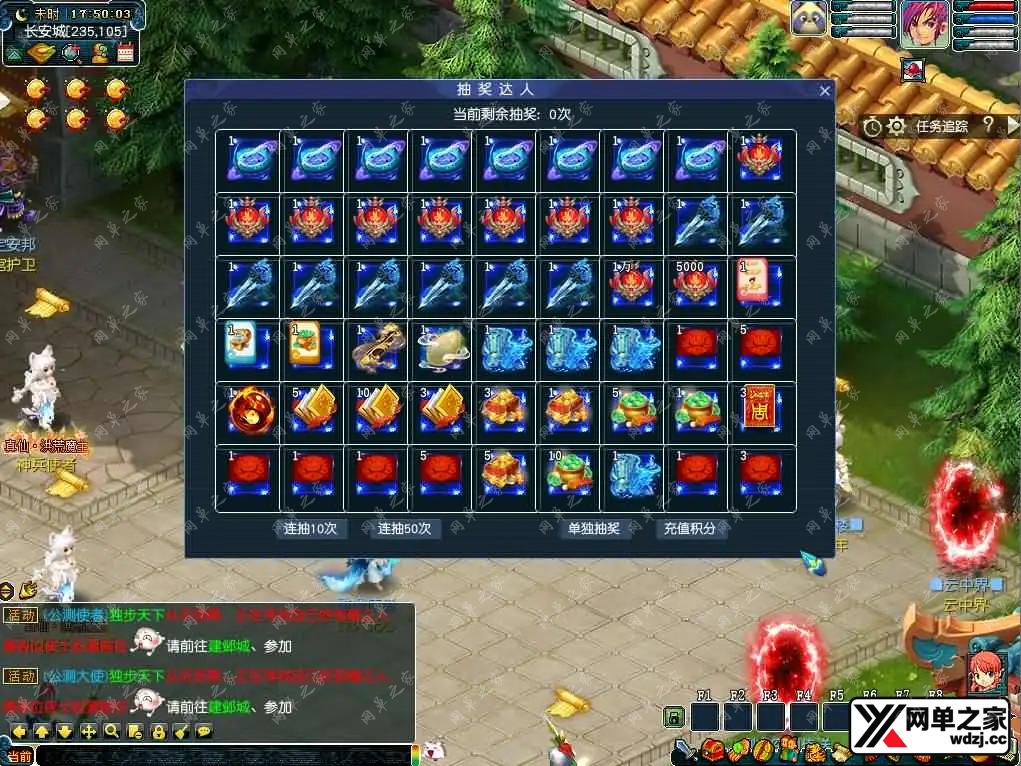Clear chat with the broom icon
Viewport: 1021px width, 766px height.
tap(181, 732)
